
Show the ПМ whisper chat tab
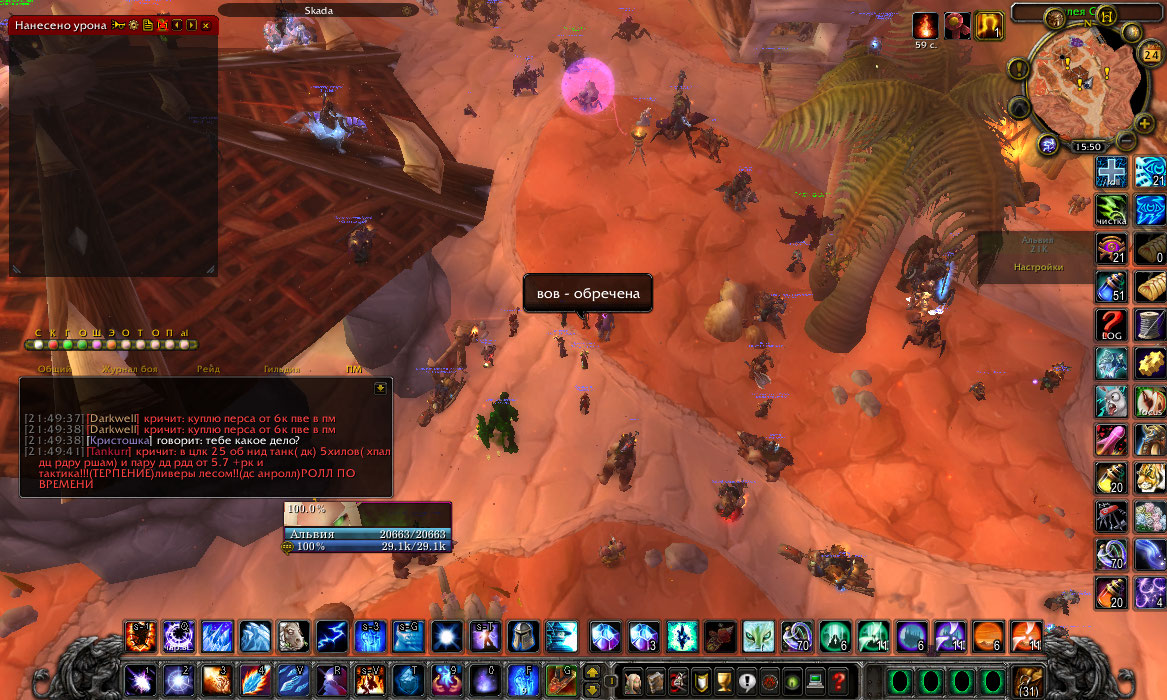click(354, 369)
